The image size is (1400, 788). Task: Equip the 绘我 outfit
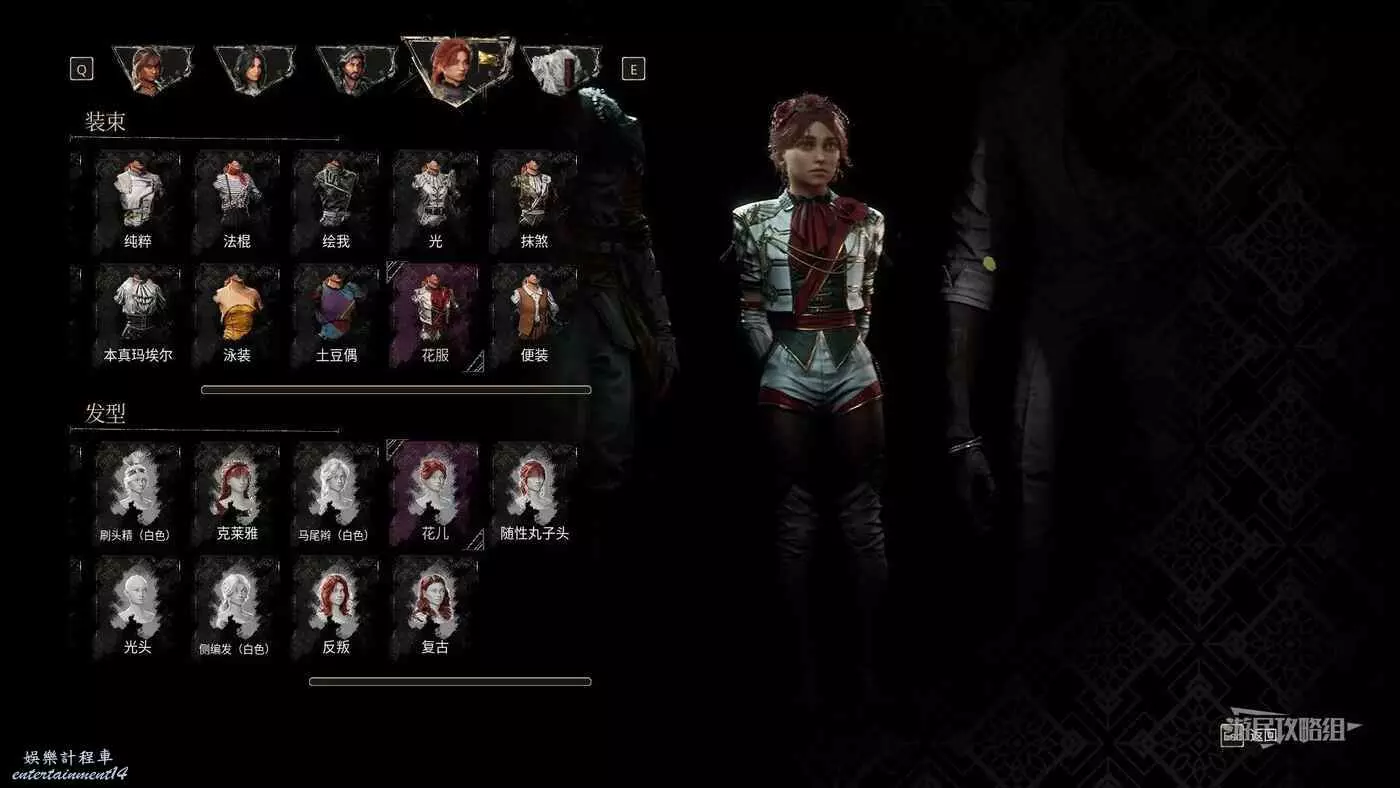click(336, 200)
